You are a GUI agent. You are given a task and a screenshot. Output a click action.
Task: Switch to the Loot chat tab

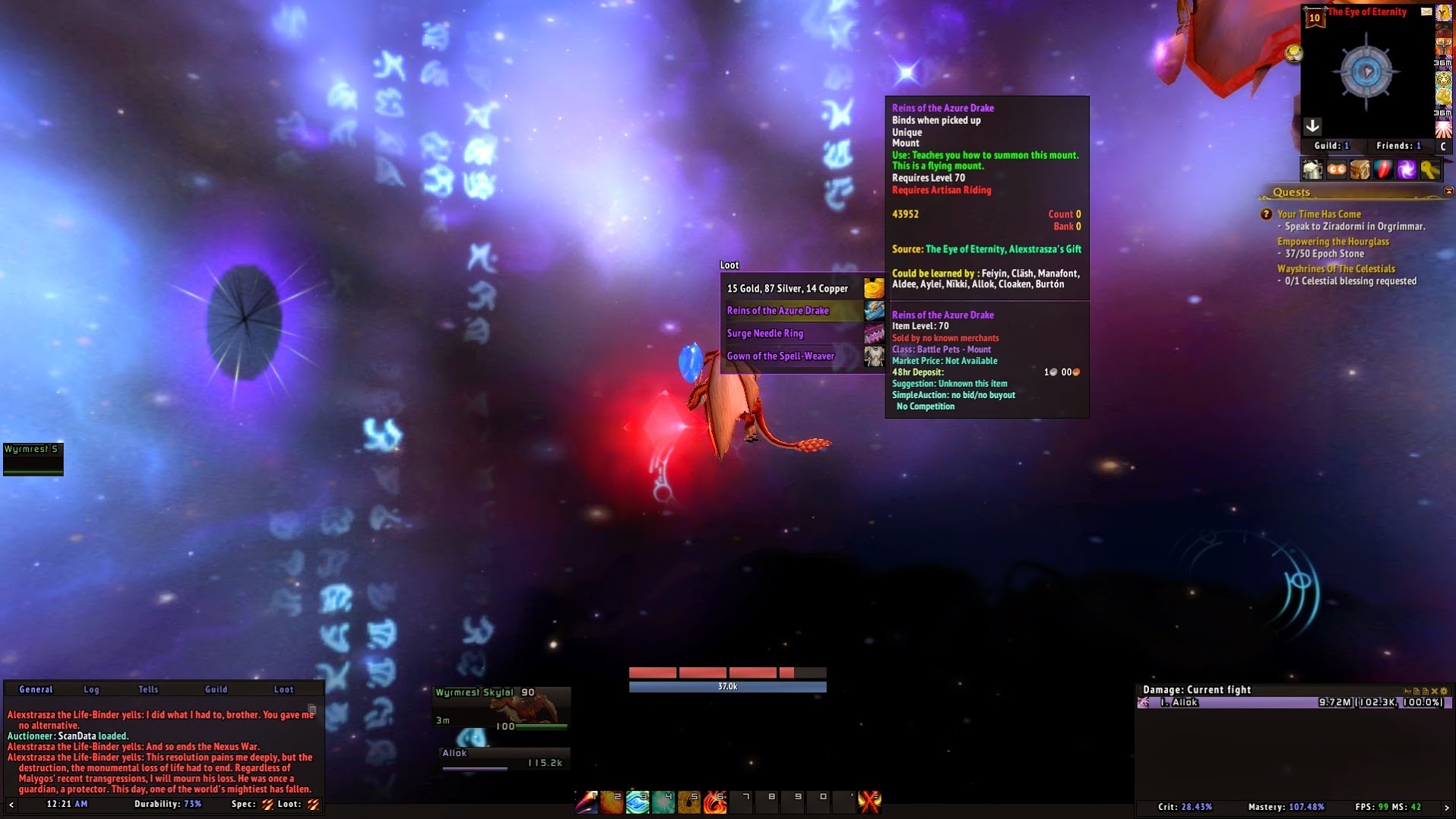[x=283, y=690]
